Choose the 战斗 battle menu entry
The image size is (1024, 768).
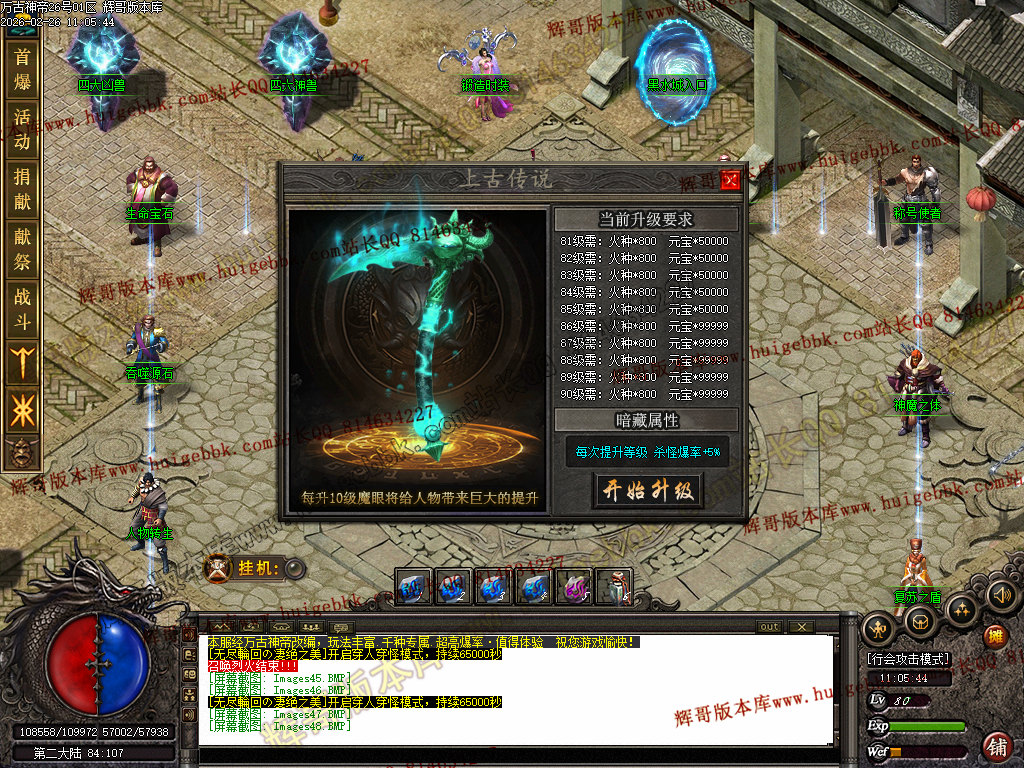click(x=22, y=309)
